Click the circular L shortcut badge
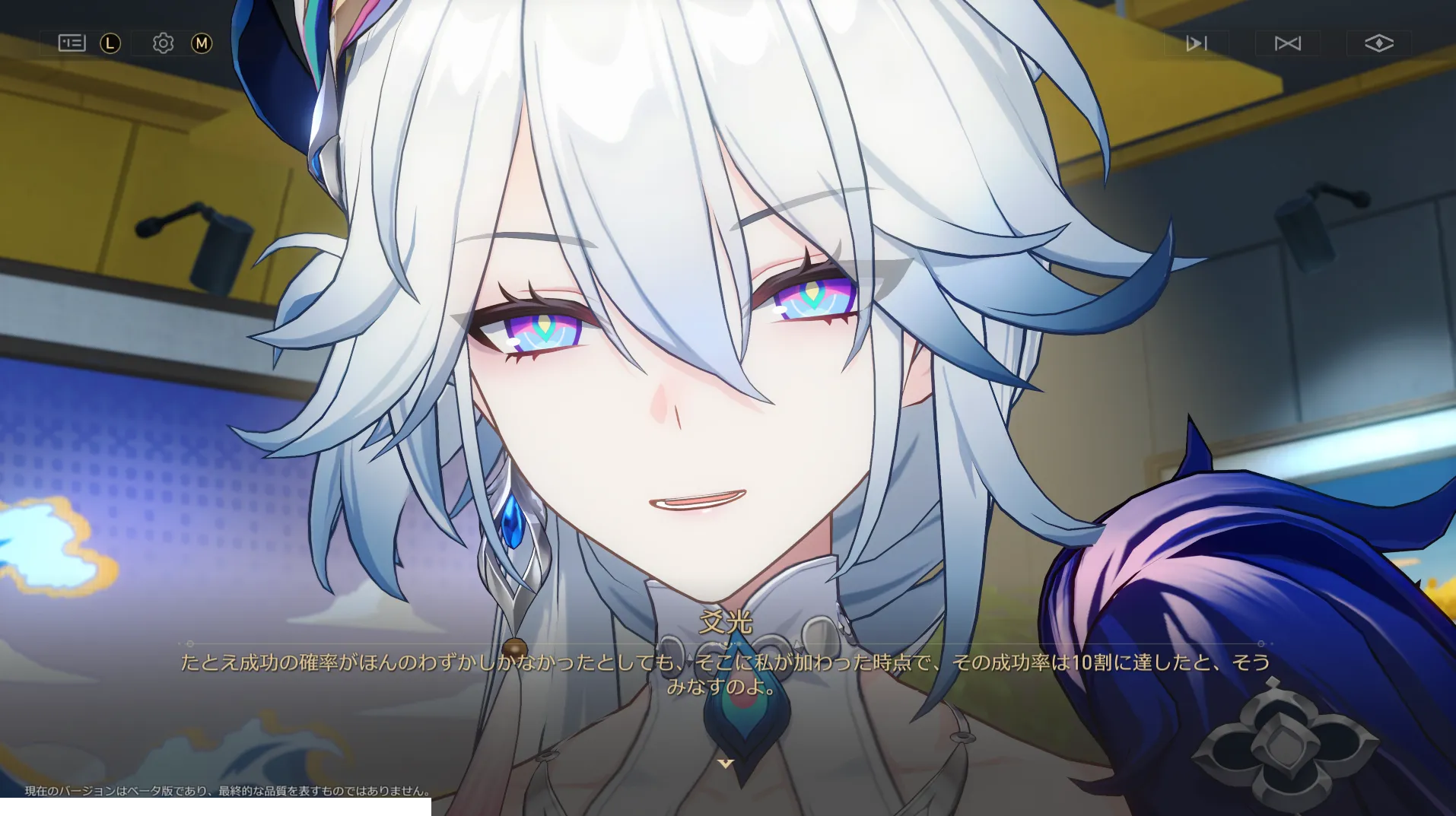The image size is (1456, 816). tap(110, 43)
